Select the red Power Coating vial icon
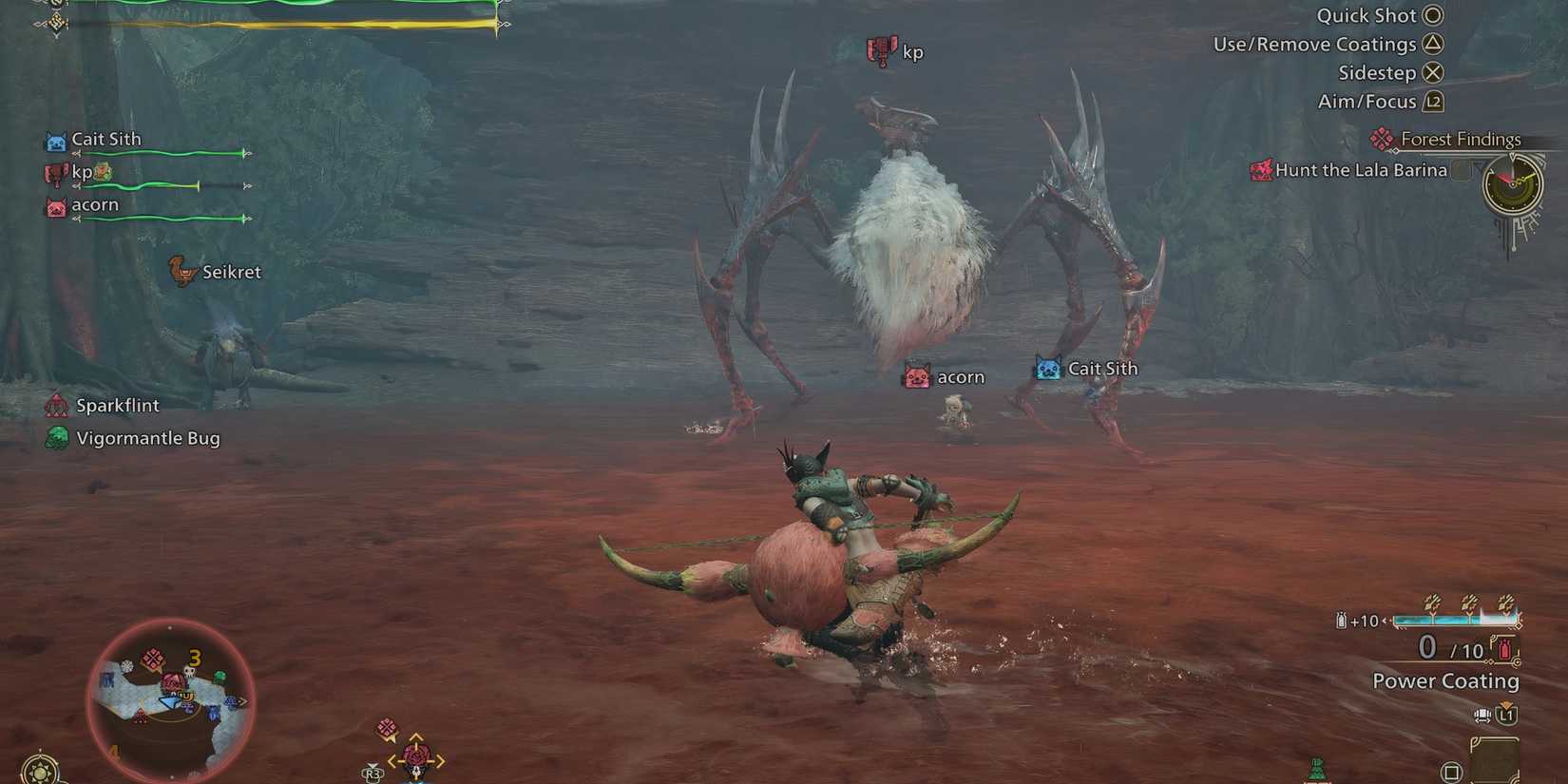The image size is (1568, 784). click(x=1504, y=647)
